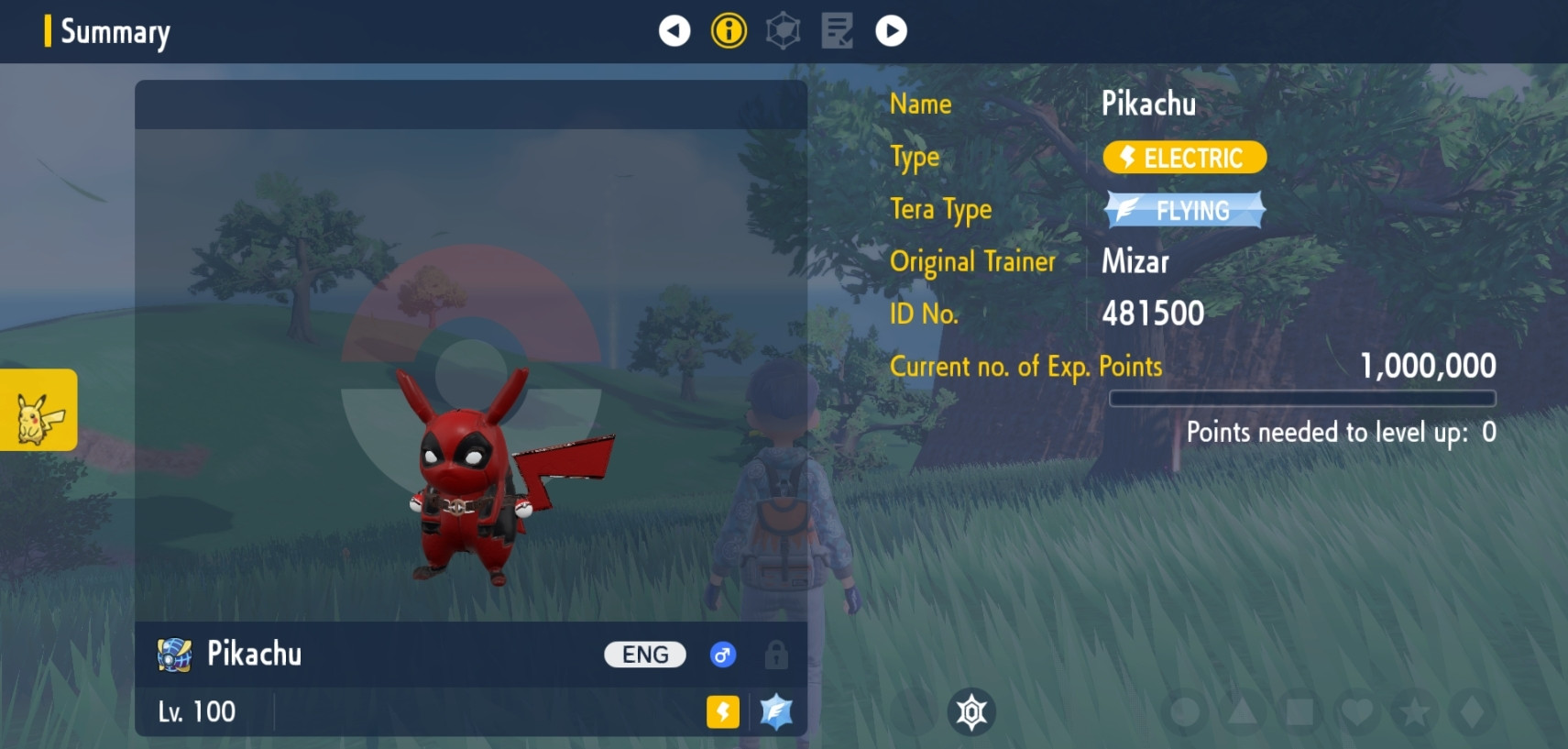The width and height of the screenshot is (1568, 749).
Task: Click the blue male gender symbol
Action: pos(723,655)
